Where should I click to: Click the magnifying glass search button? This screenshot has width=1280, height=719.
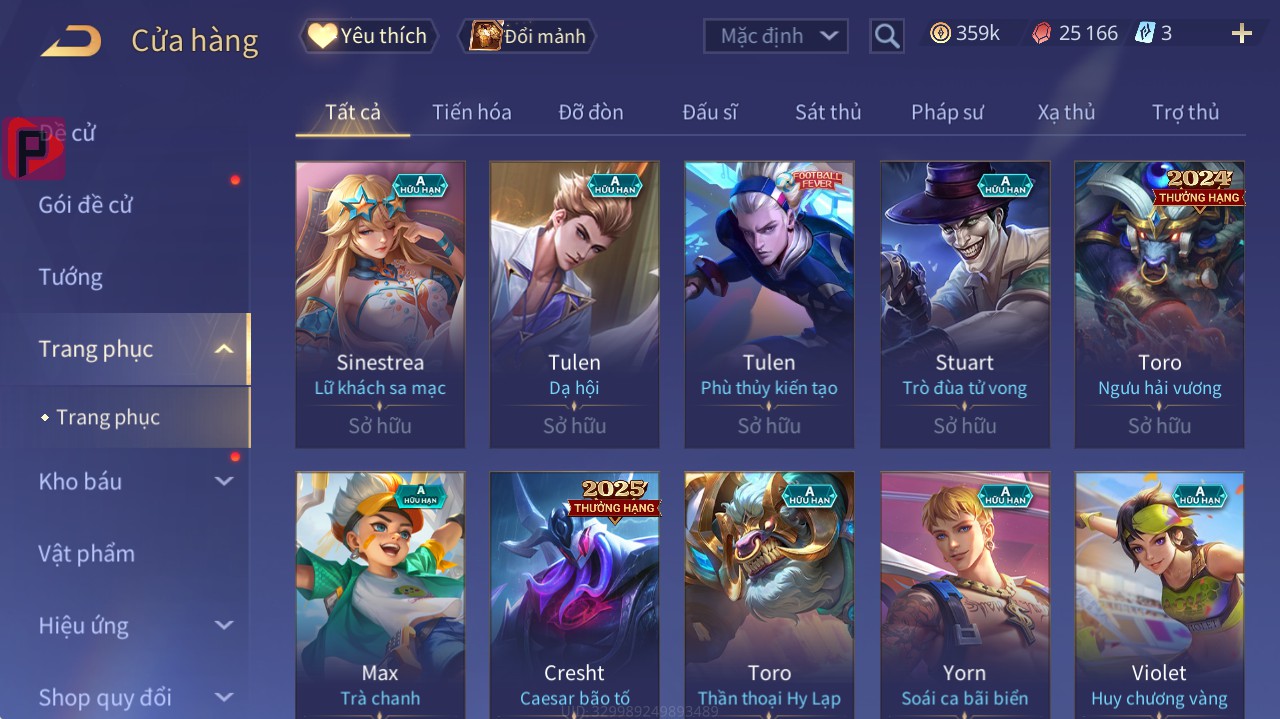(886, 36)
